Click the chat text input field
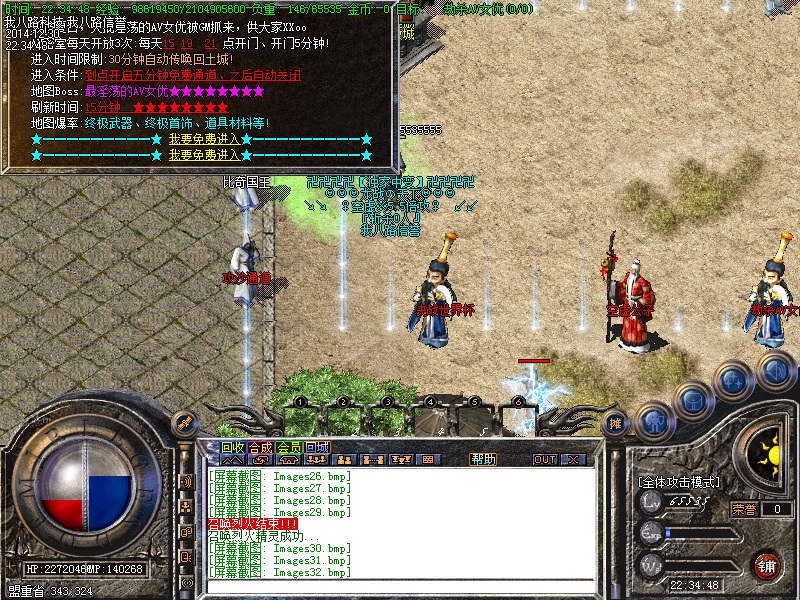Viewport: 800px width, 600px height. [x=400, y=587]
